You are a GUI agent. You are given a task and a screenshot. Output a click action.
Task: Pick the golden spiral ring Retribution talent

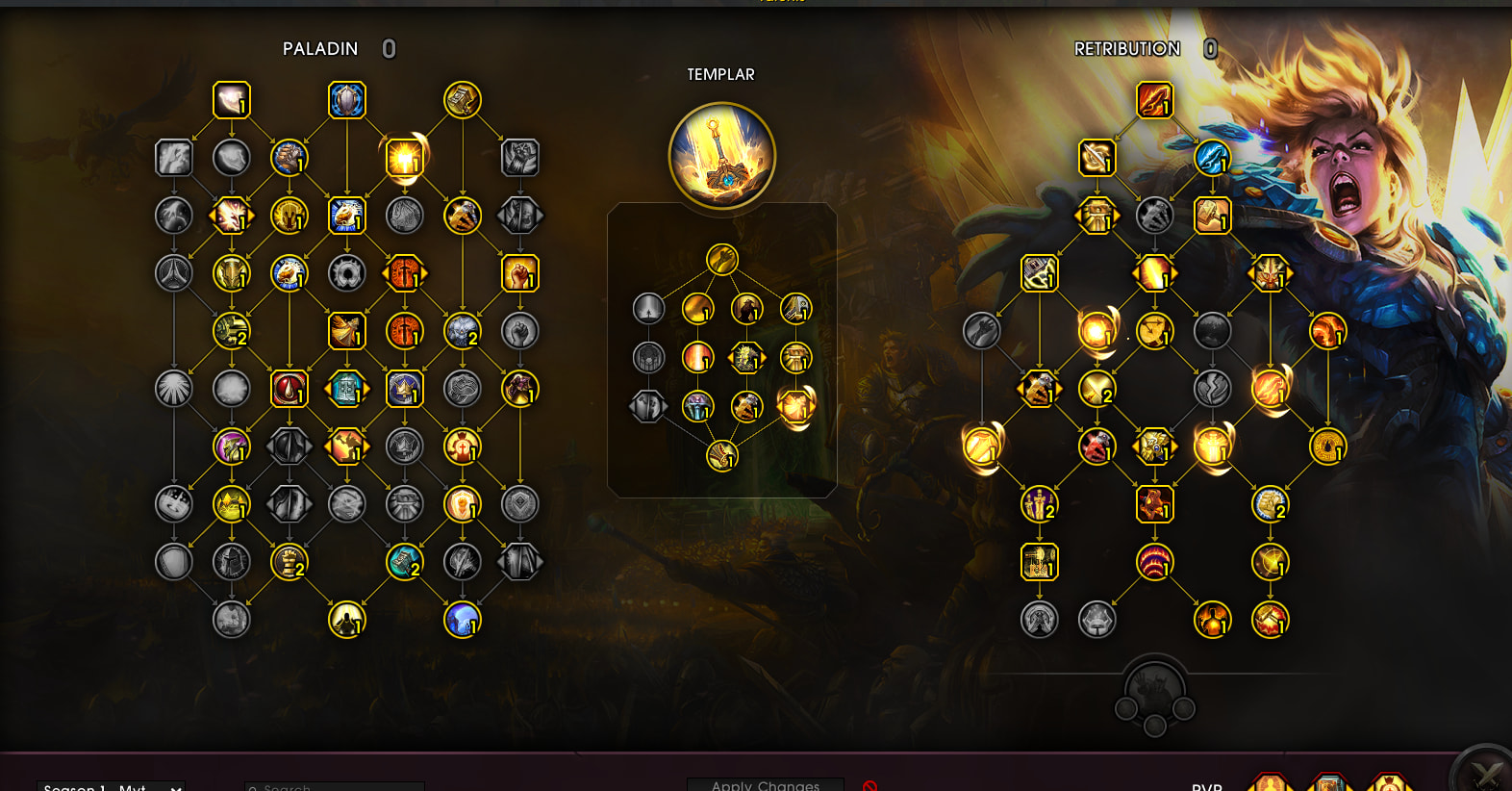(1328, 447)
